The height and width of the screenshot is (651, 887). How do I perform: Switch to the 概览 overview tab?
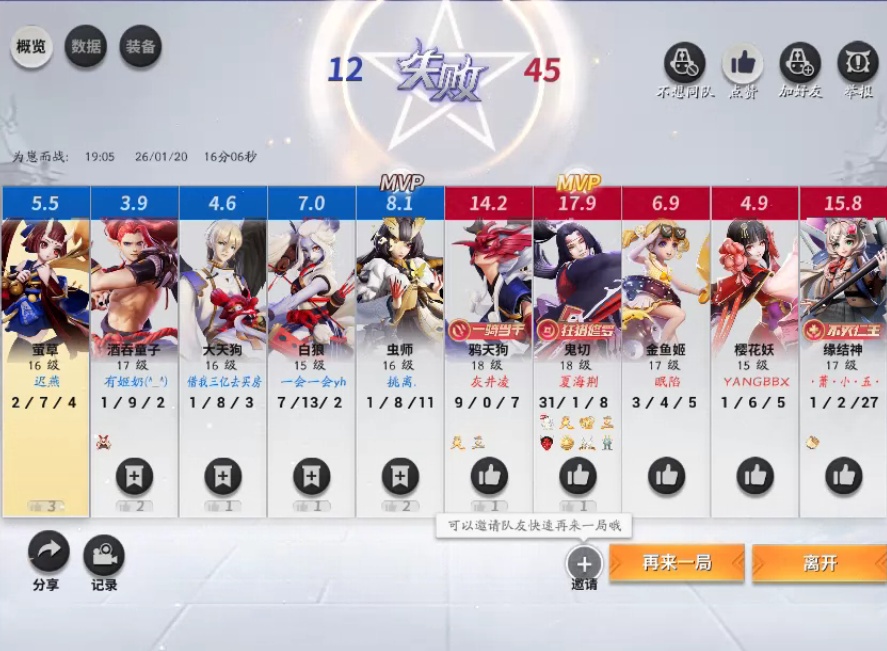(32, 47)
